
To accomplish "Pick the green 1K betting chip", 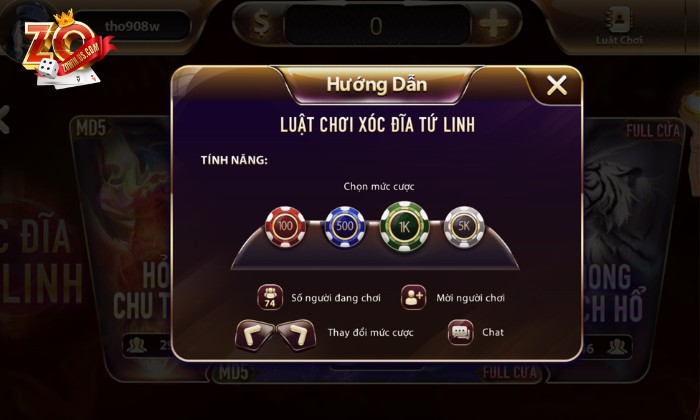I will [x=404, y=227].
